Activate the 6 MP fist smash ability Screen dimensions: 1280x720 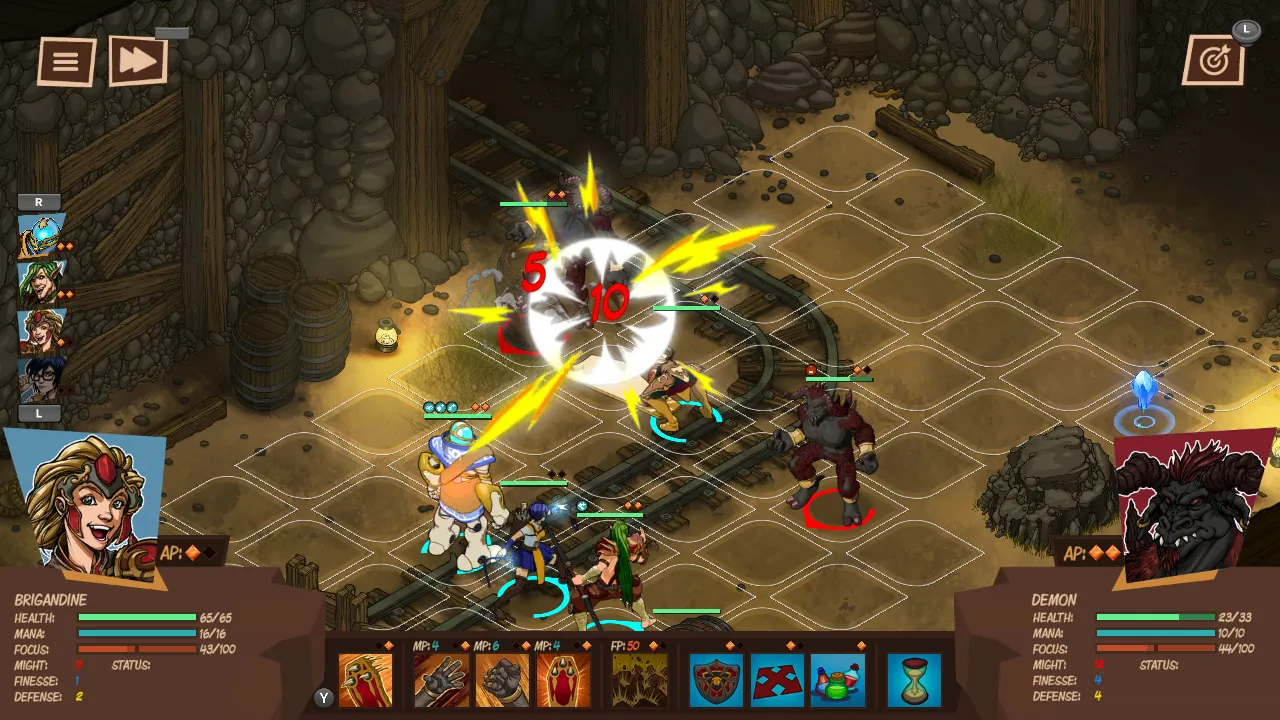(x=503, y=680)
